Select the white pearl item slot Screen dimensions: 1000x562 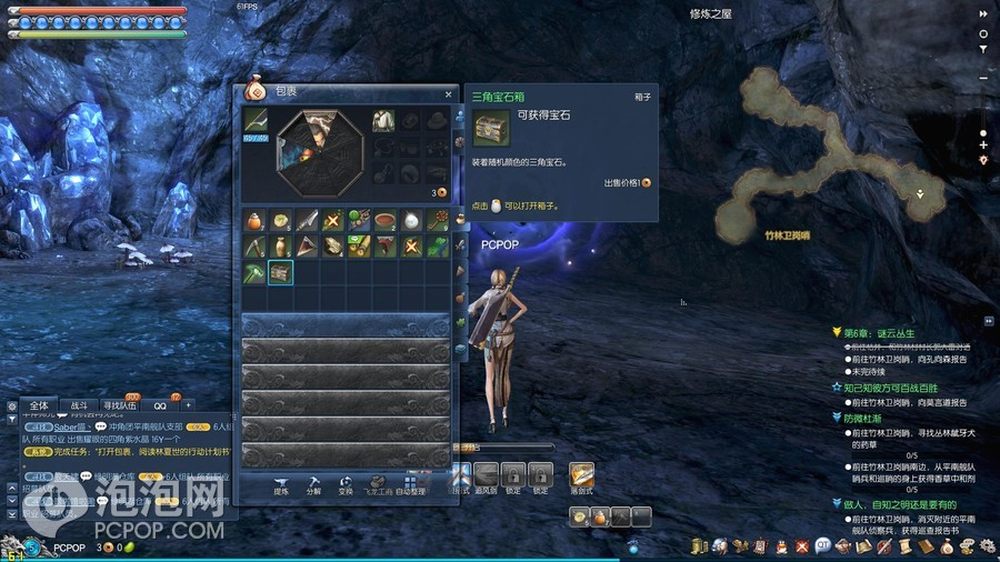pyautogui.click(x=410, y=220)
